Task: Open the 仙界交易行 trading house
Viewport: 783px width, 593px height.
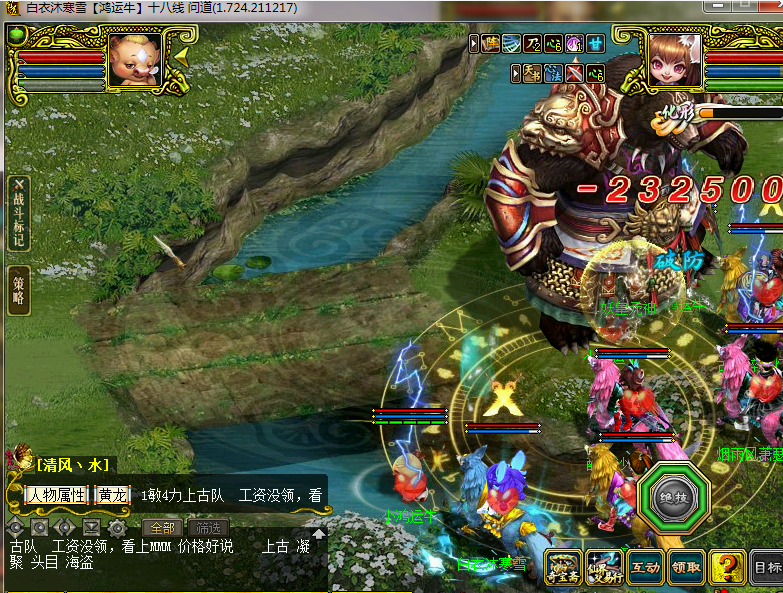Action: [x=604, y=567]
